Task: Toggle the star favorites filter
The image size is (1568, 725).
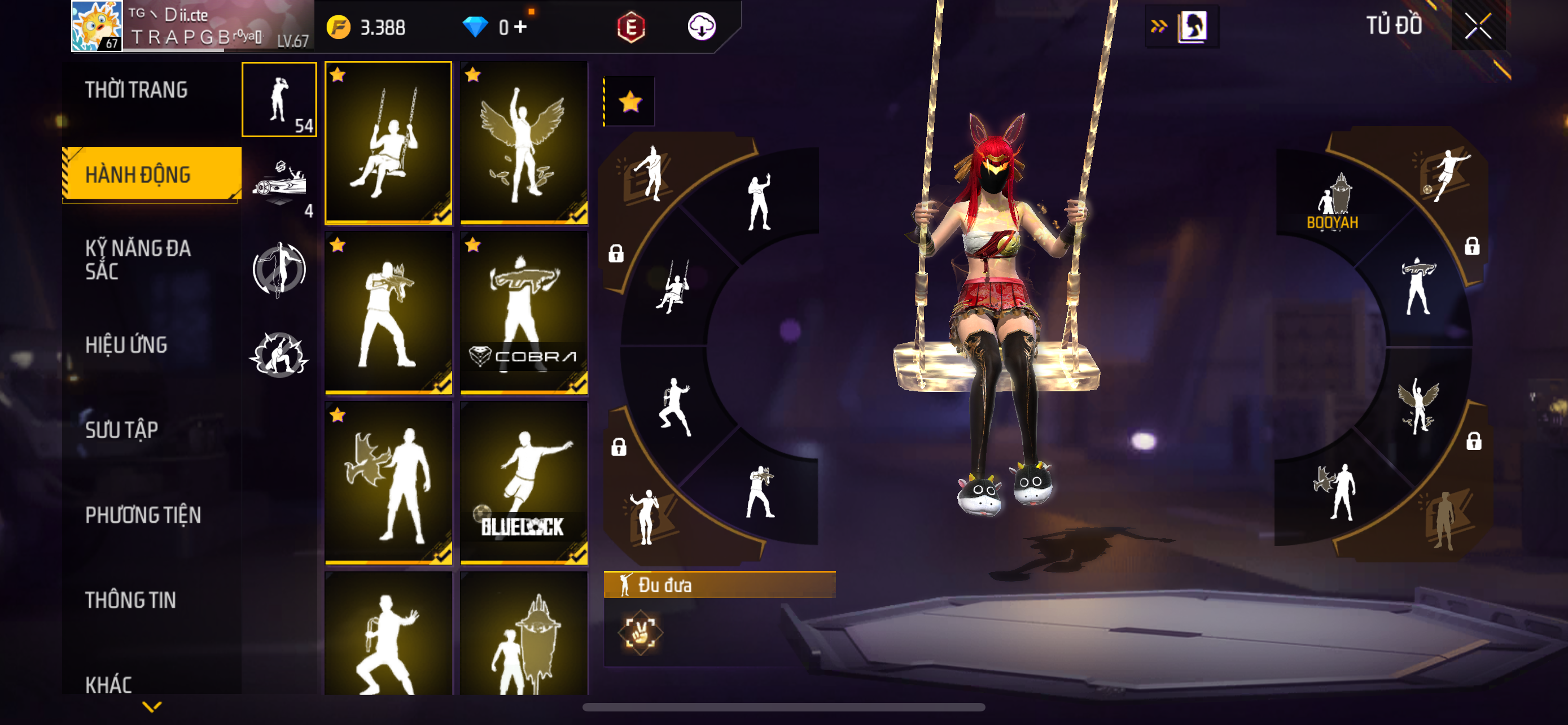Action: 630,102
